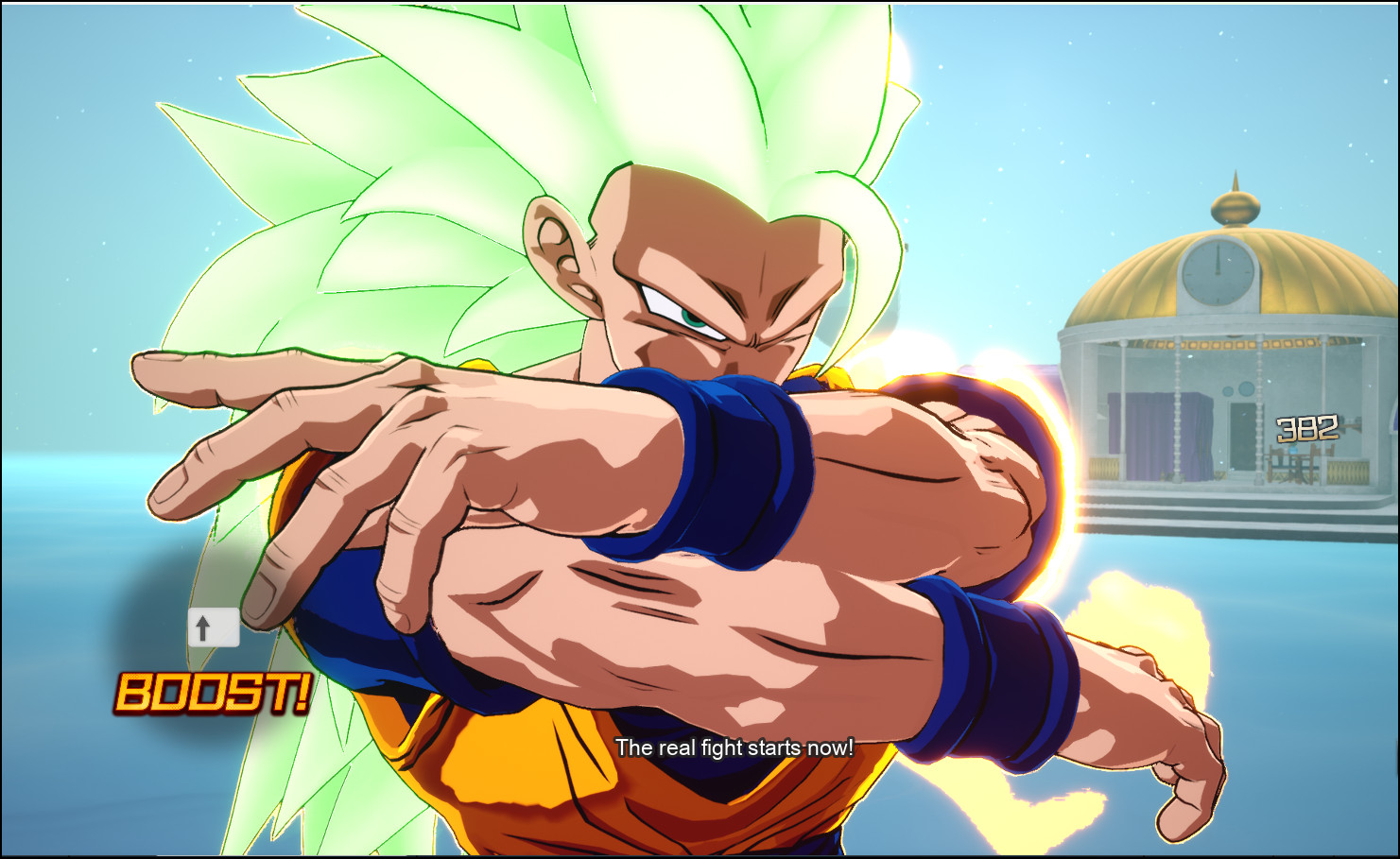Screen dimensions: 1400x859
Task: Select the subtitle 'The real fight starts now!'
Action: pos(734,746)
